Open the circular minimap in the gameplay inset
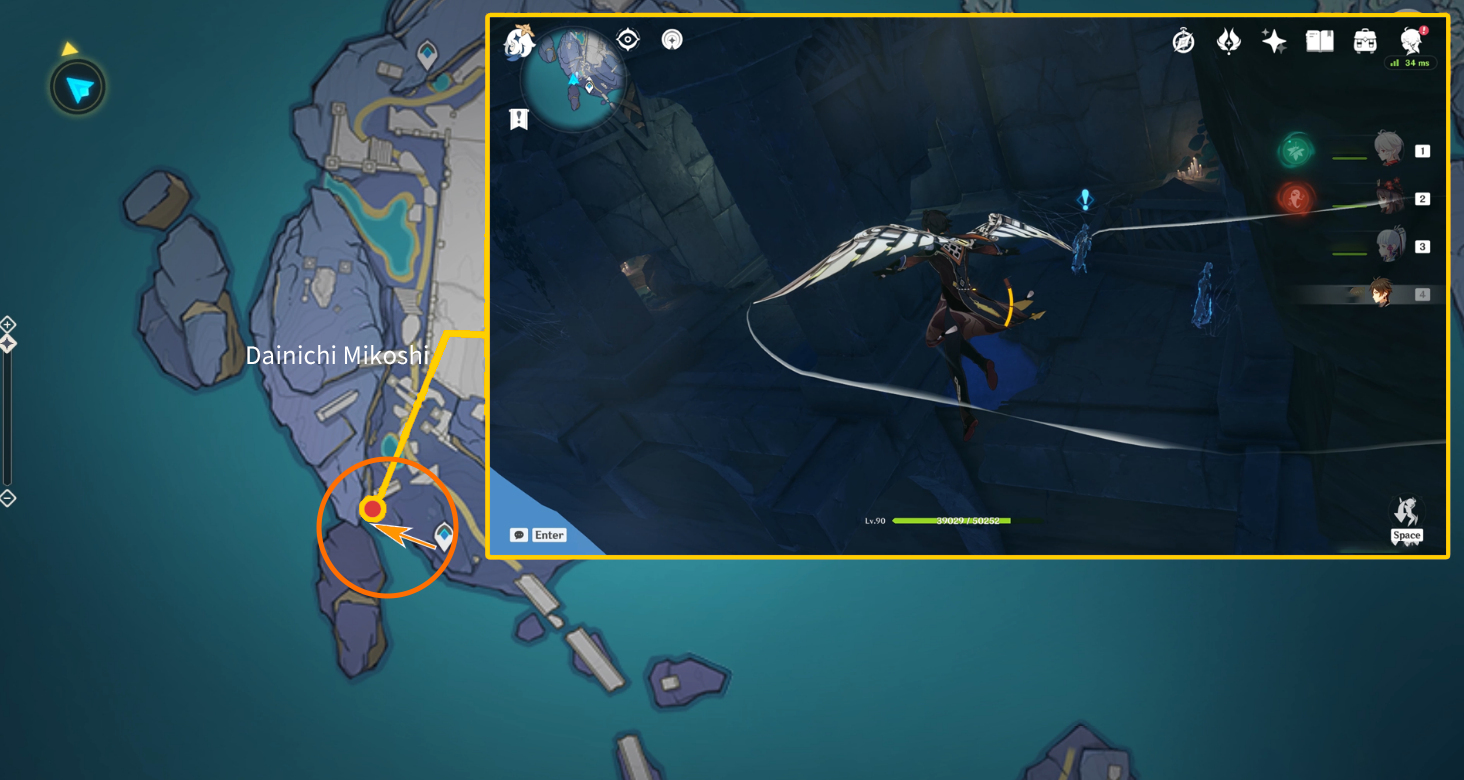 point(574,78)
